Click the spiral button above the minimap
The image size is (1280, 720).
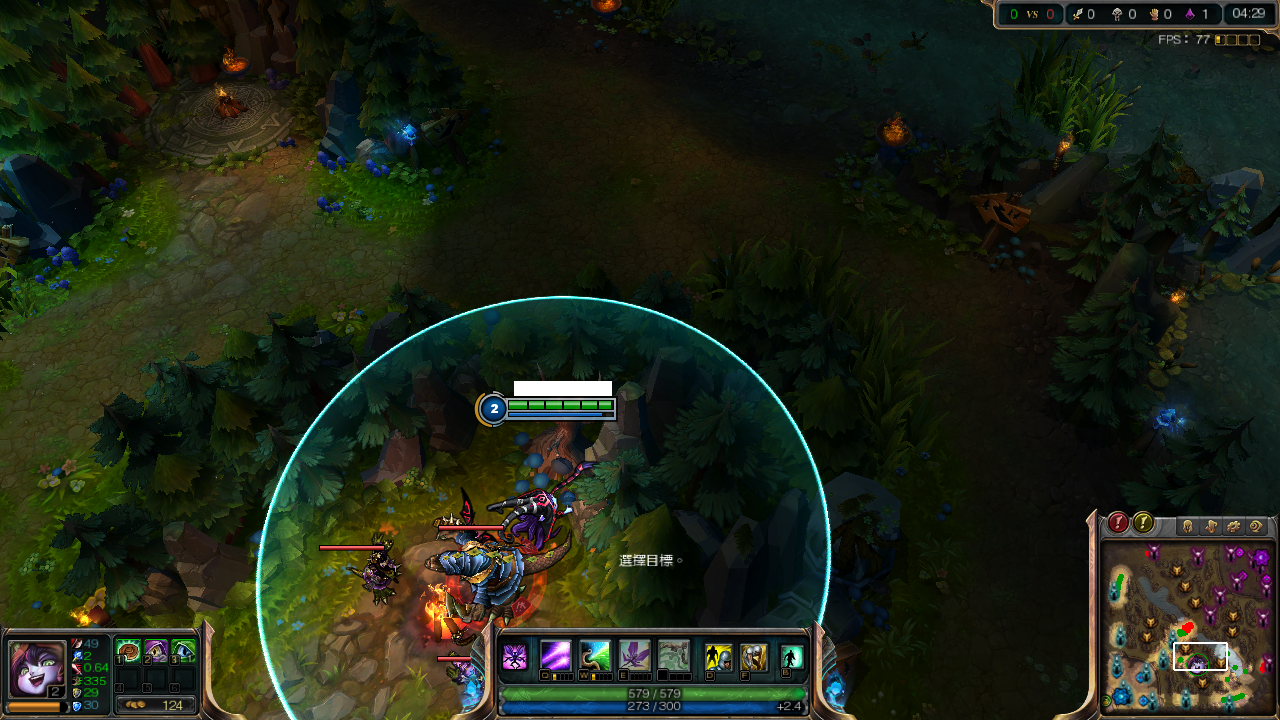coord(1256,526)
